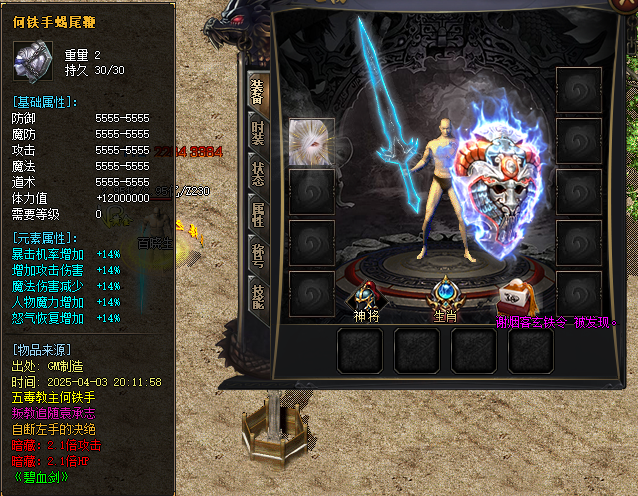Switch to the 装备 equipment tab
This screenshot has width=638, height=496.
point(256,92)
